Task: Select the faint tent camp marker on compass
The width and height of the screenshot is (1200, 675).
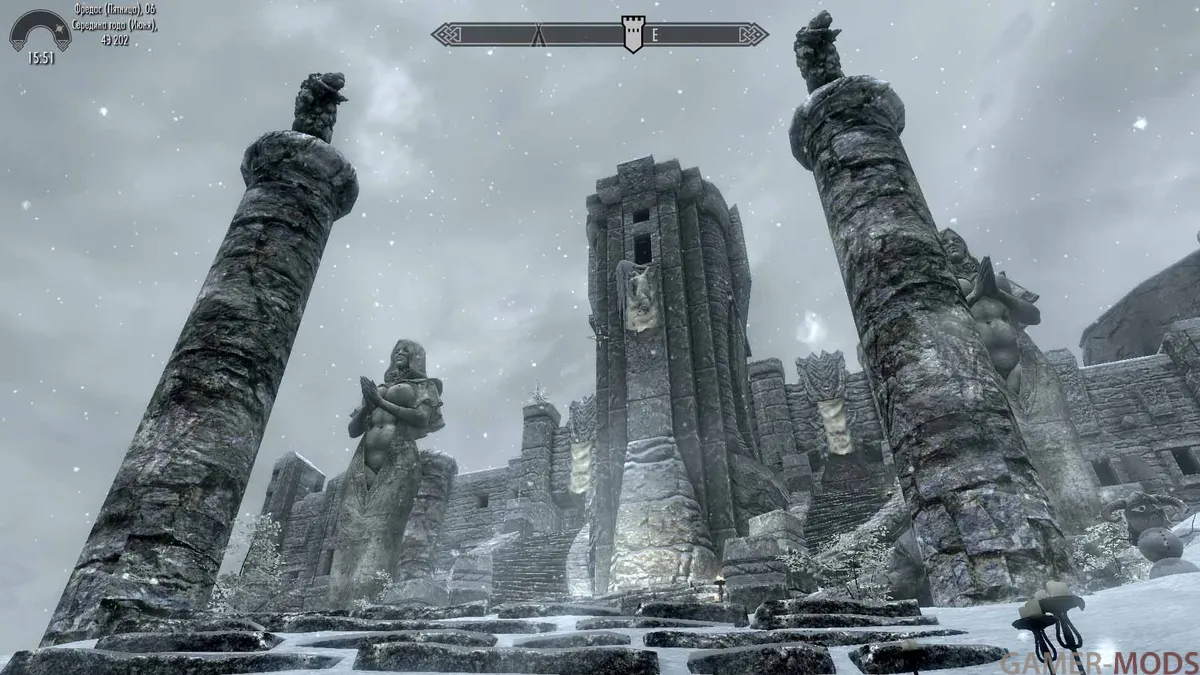Action: tap(539, 35)
